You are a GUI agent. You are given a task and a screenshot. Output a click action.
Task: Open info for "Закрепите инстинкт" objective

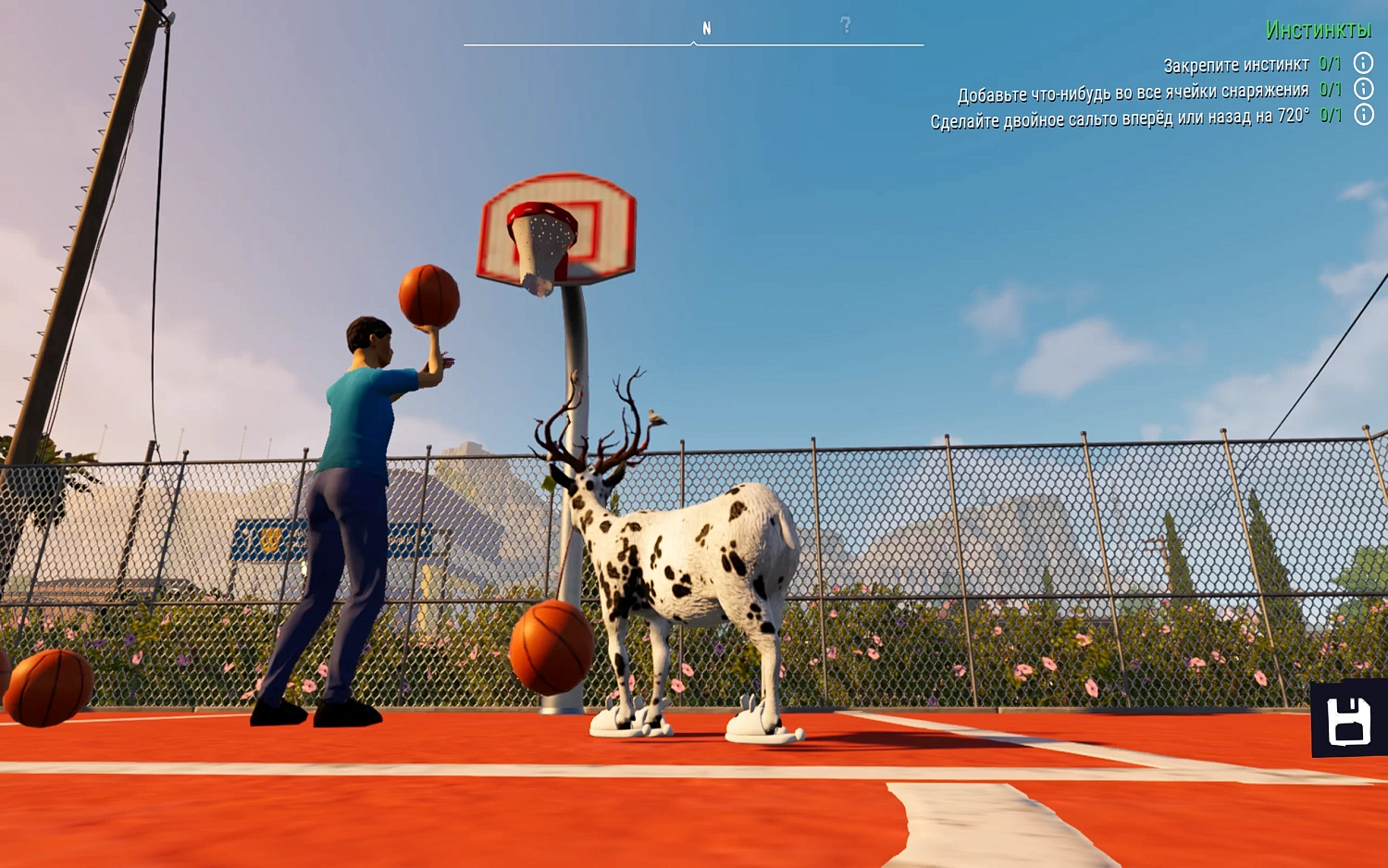[x=1361, y=65]
